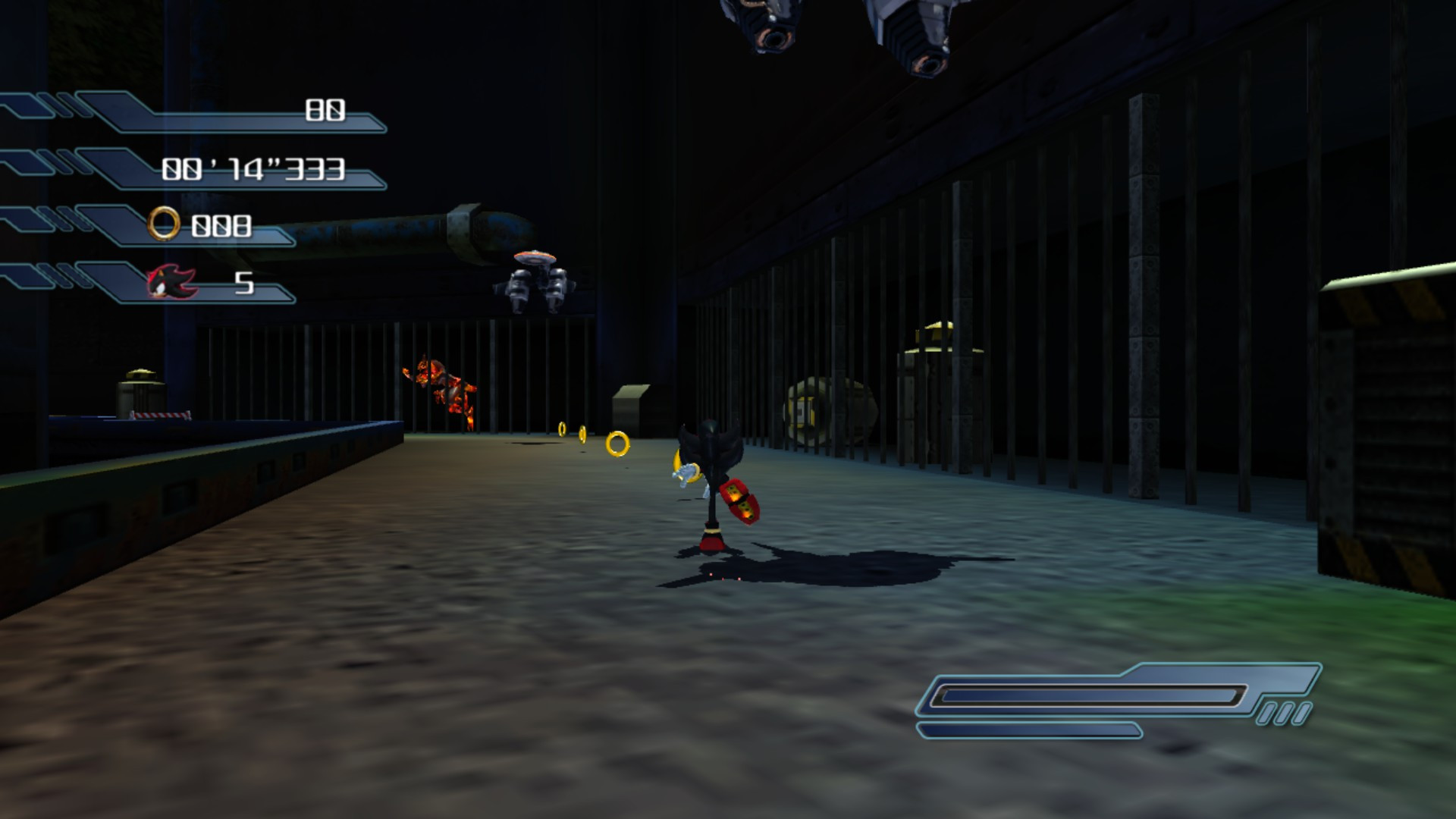Click the lives count number 5

tap(244, 283)
